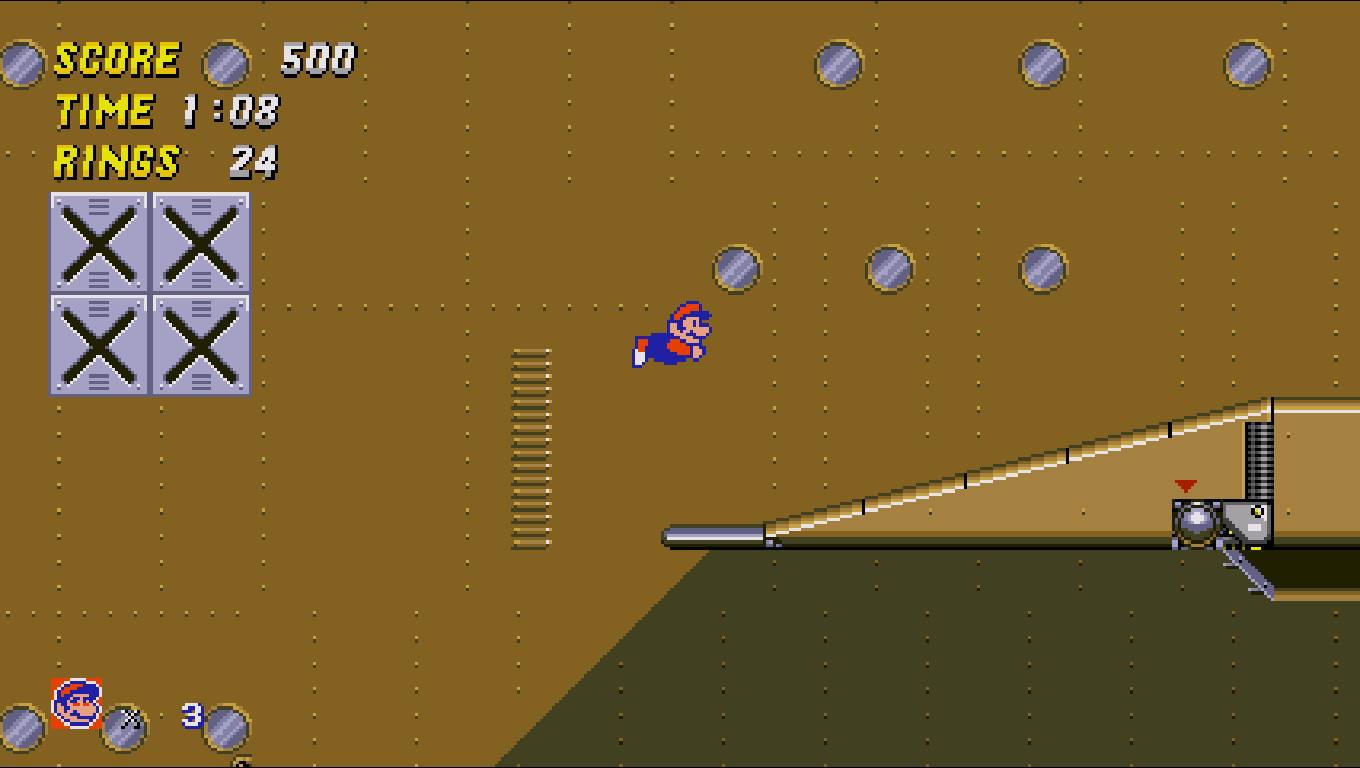This screenshot has height=768, width=1360.
Task: Click the small x beside Mario's portrait
Action: [x=128, y=717]
